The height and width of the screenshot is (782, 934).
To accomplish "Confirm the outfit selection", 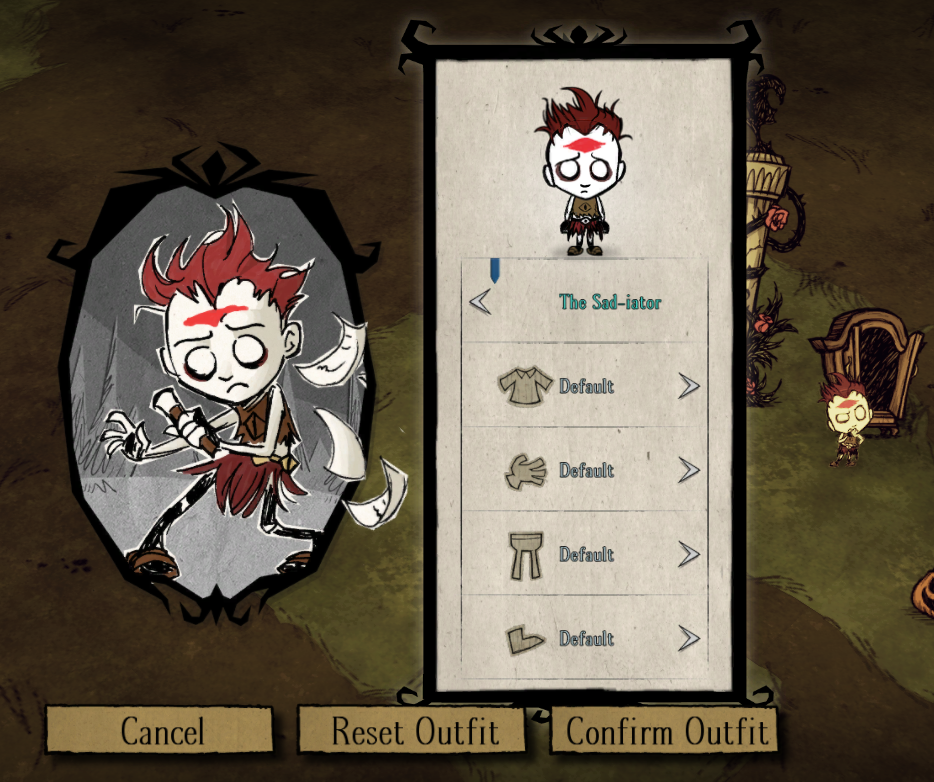I will click(667, 731).
